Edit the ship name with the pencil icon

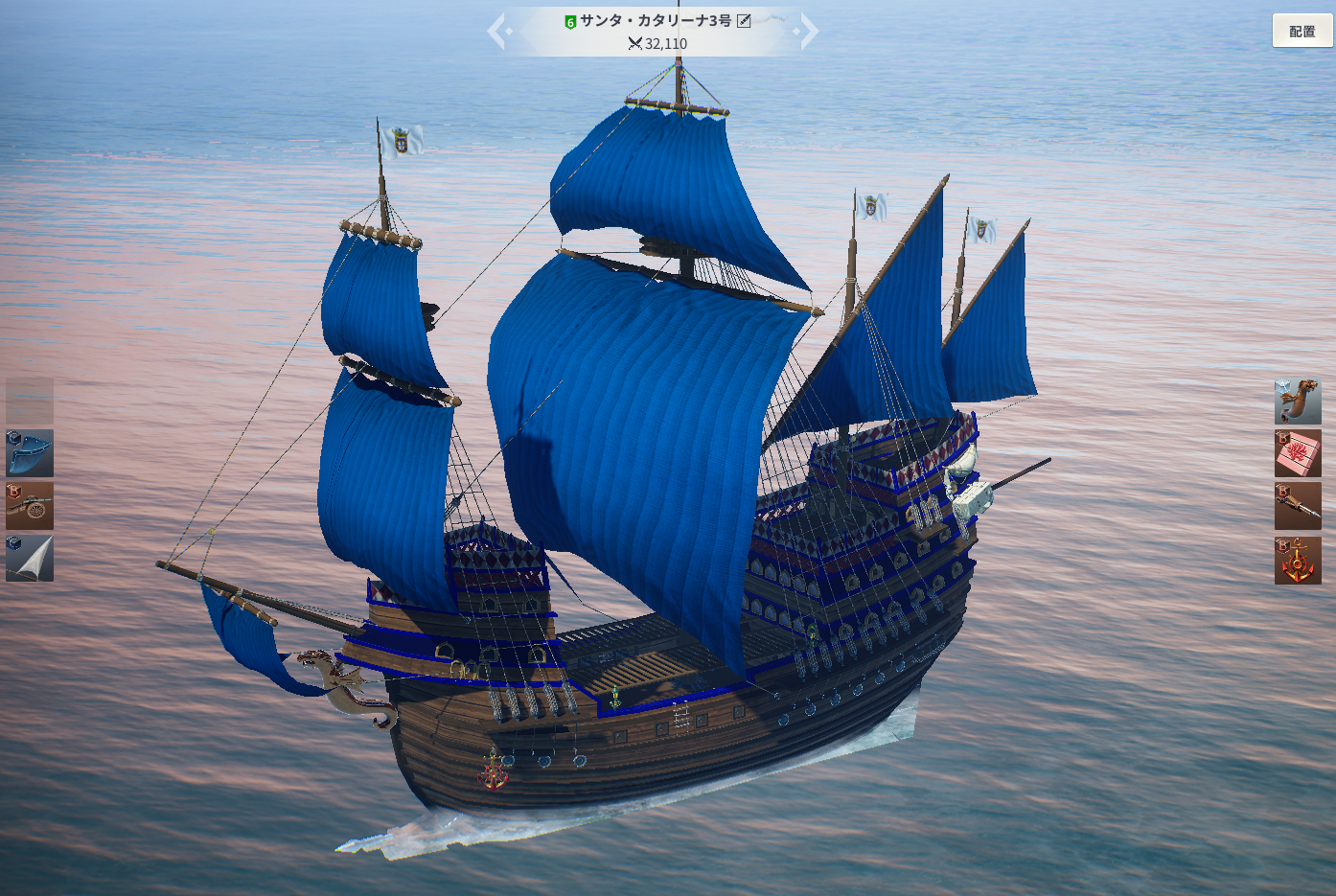coord(744,20)
